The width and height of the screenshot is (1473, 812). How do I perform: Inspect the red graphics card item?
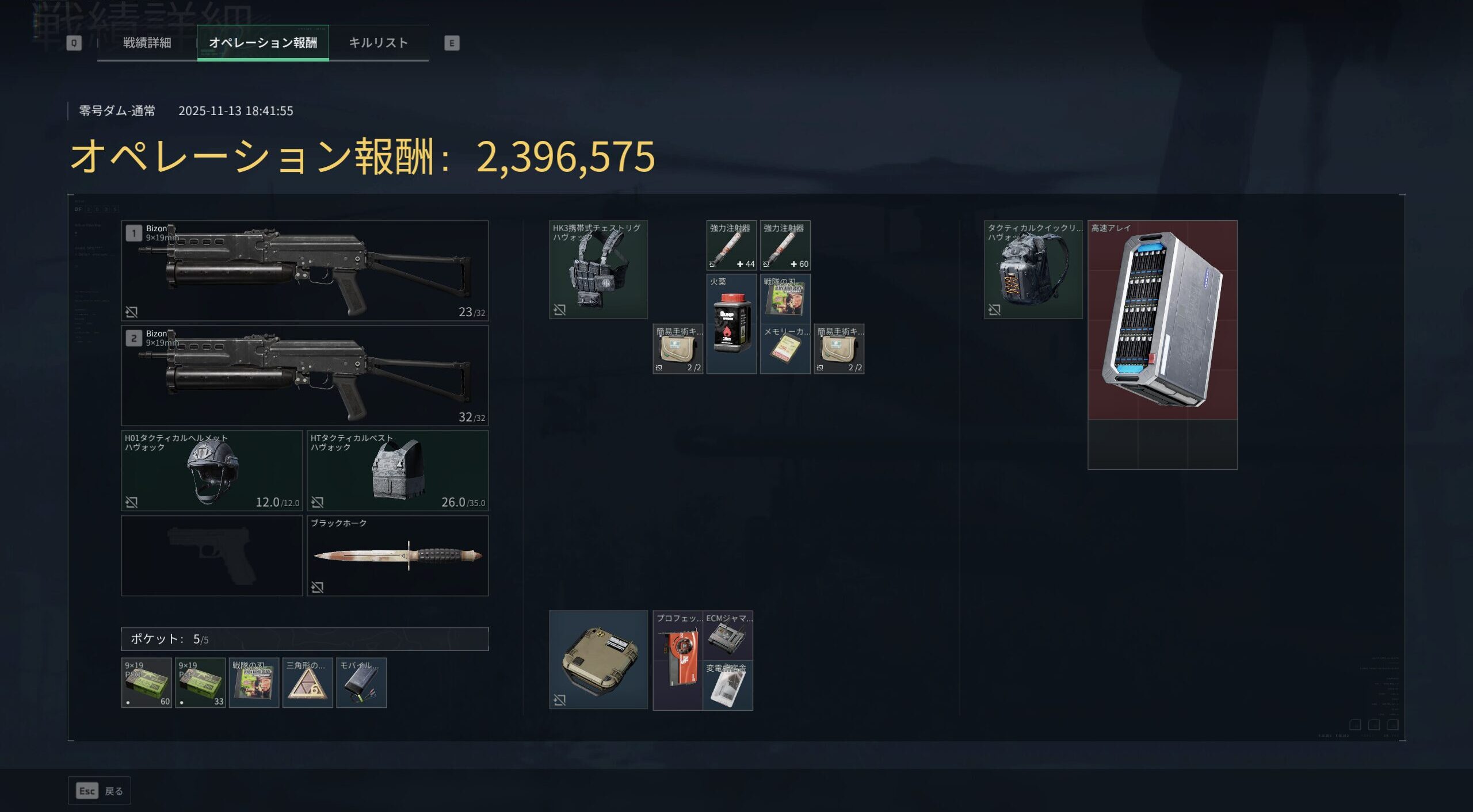(x=678, y=660)
